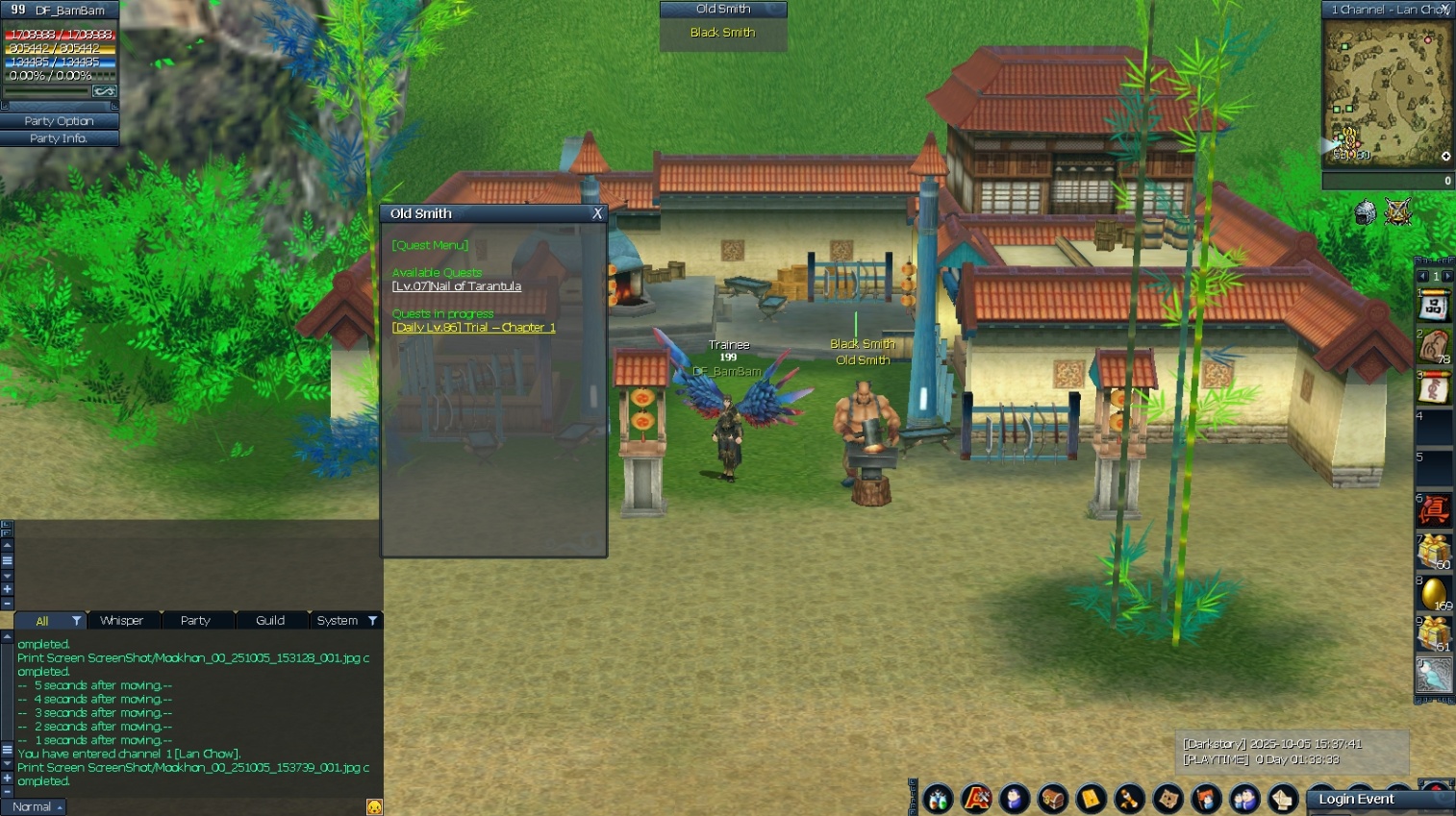Open the torn map icon in bottom toolbar
Screen dimensions: 1456x816
click(x=1168, y=799)
